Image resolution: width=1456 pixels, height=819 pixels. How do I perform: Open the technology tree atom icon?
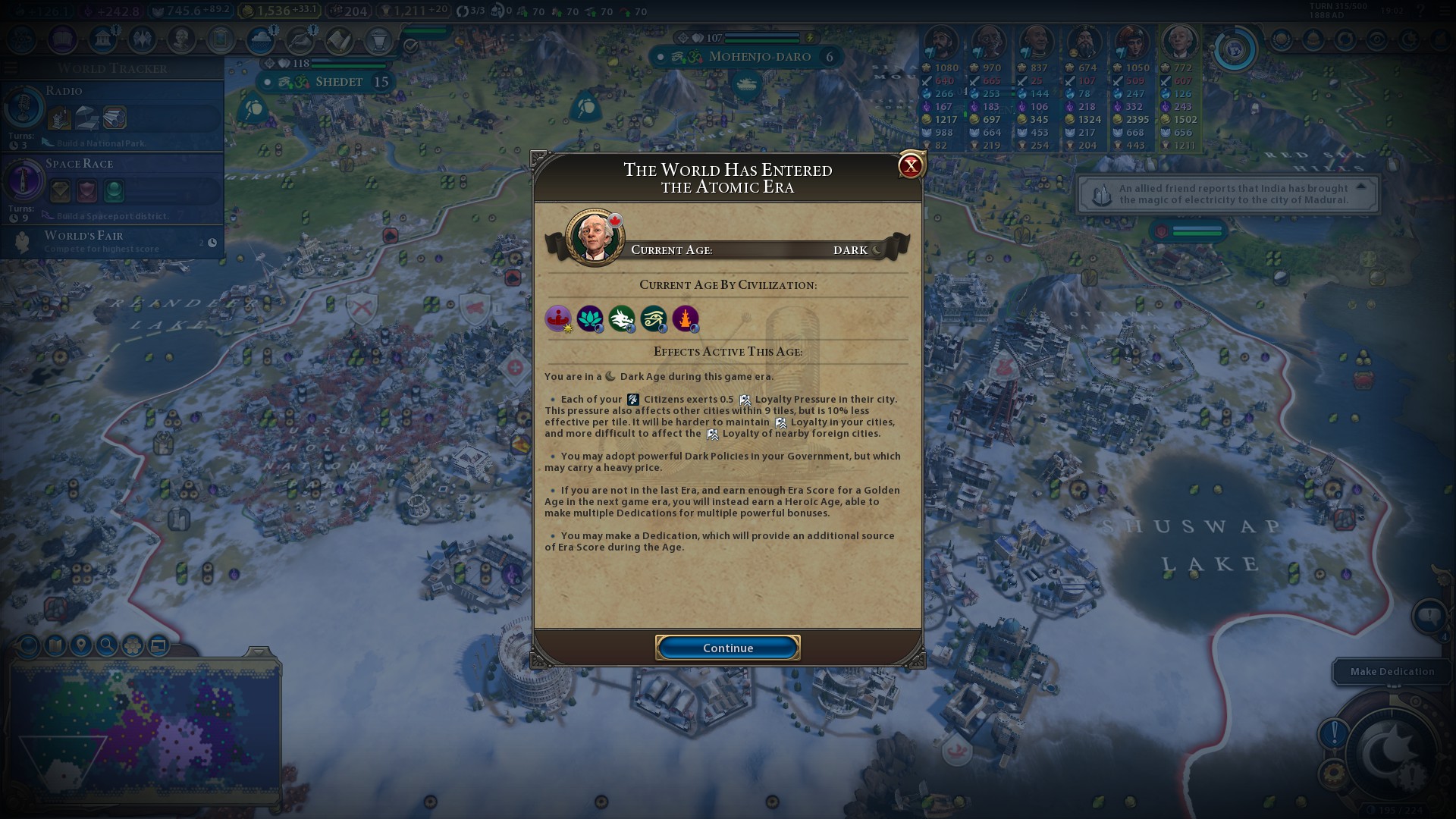click(22, 39)
